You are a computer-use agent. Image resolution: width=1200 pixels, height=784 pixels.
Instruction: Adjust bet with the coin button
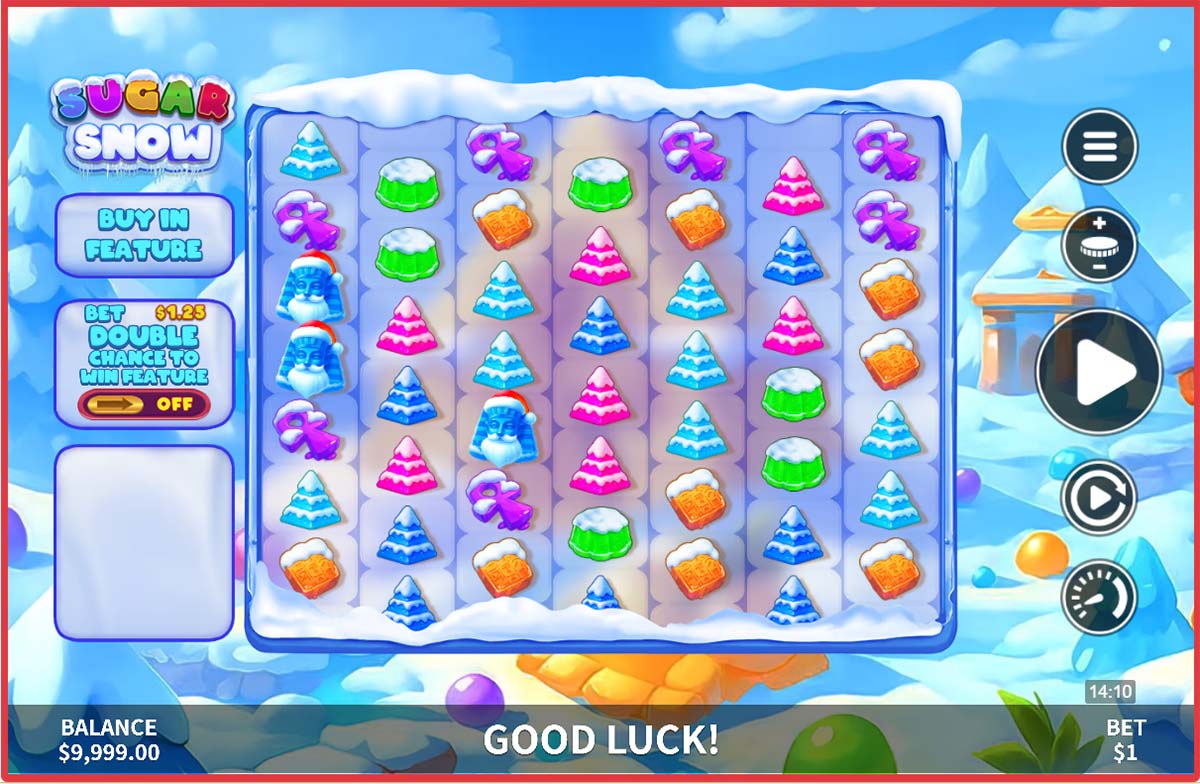[x=1099, y=245]
